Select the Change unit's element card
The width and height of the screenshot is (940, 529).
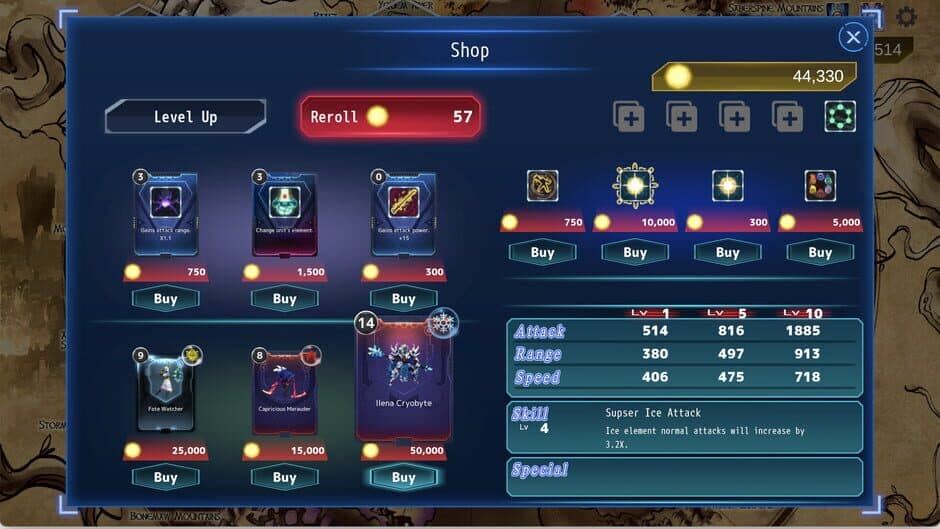tap(284, 215)
